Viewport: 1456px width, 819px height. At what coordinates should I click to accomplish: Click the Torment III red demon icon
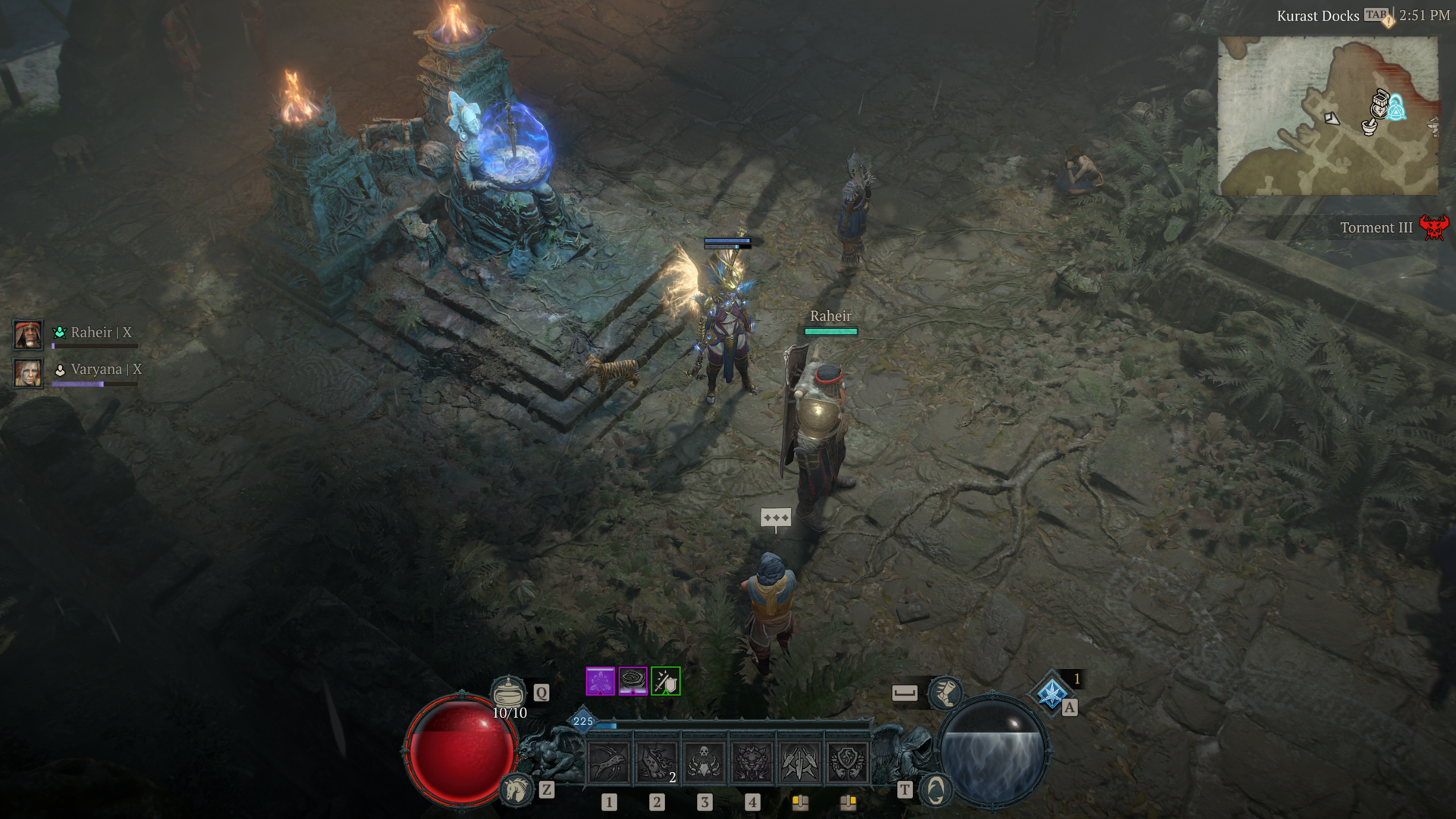[1433, 227]
